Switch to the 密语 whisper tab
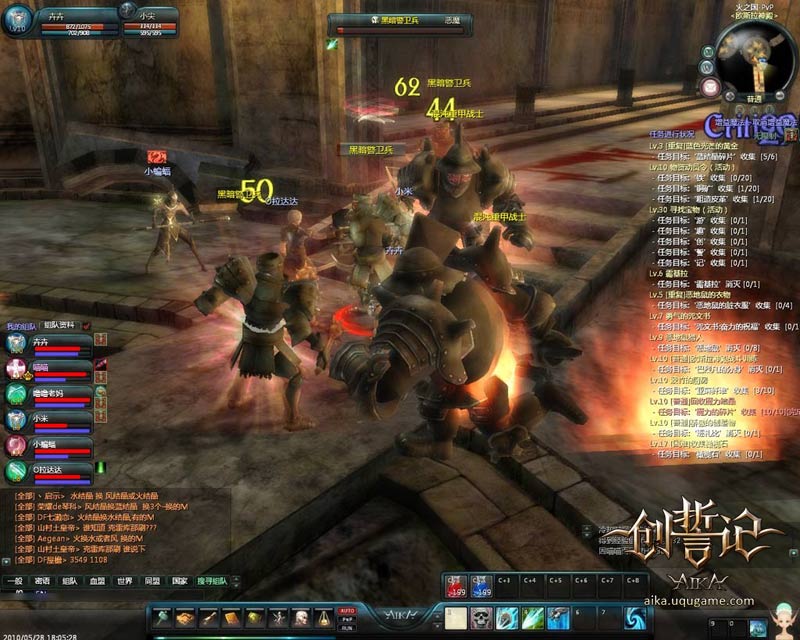The image size is (800, 640). pos(42,580)
